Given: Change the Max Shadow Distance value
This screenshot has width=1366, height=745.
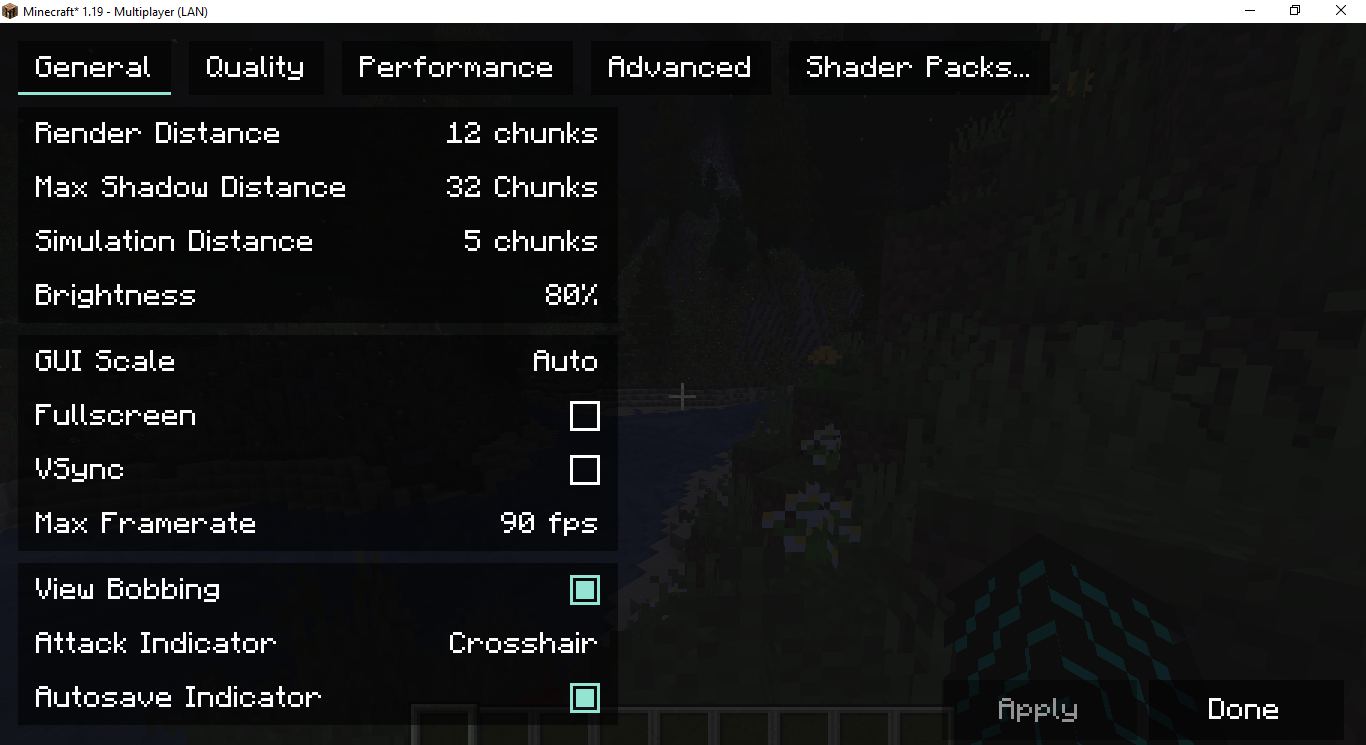Looking at the screenshot, I should [x=317, y=187].
